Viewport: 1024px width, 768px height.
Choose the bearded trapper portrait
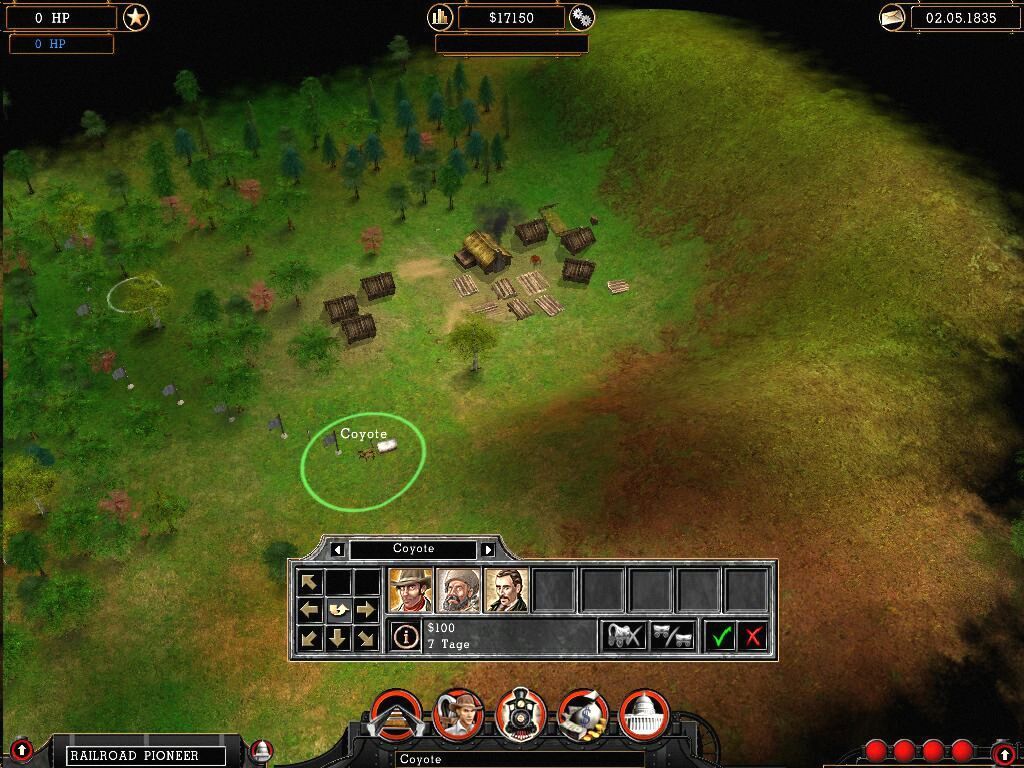[x=458, y=590]
